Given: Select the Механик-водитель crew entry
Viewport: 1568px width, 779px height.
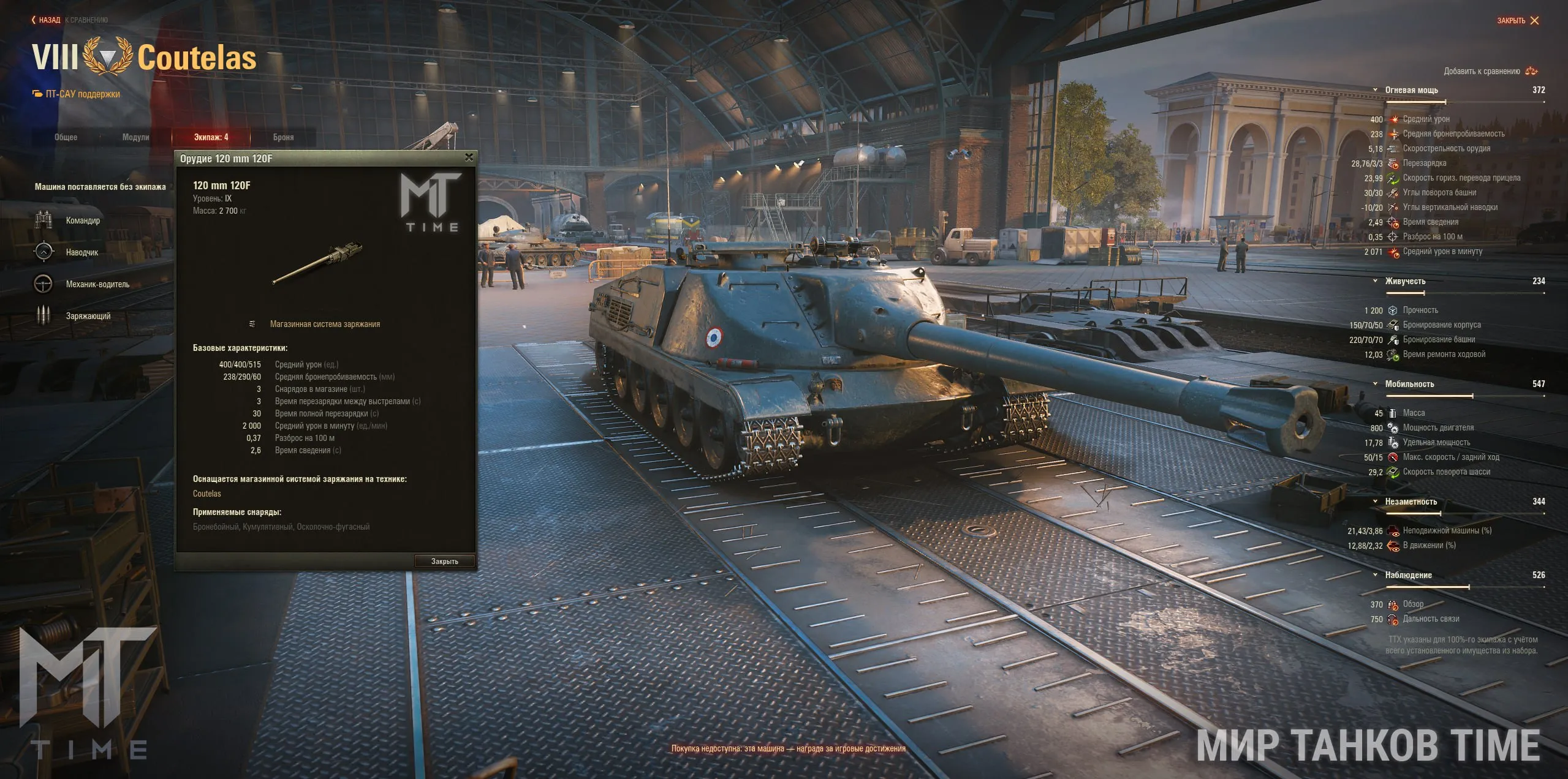Looking at the screenshot, I should point(97,284).
